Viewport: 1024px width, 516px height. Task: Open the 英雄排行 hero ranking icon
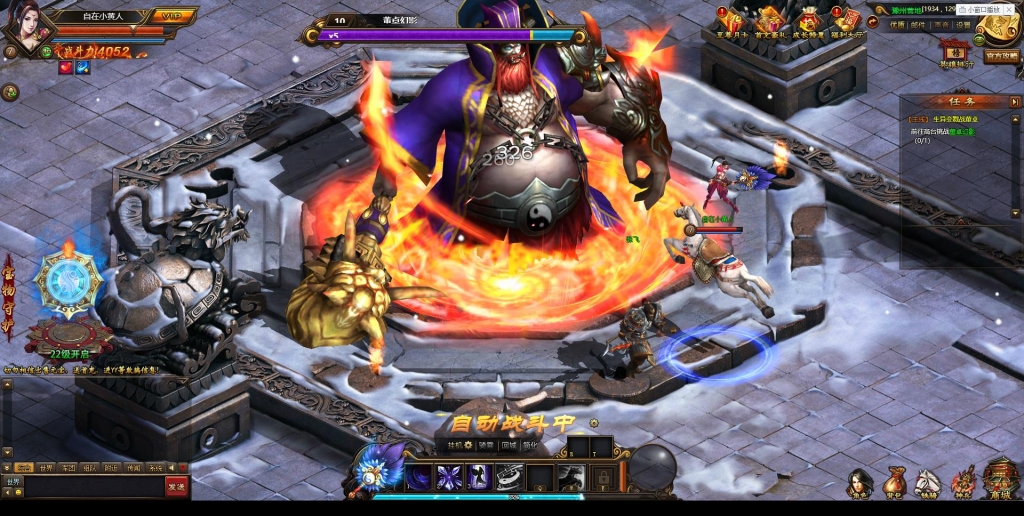pos(955,53)
